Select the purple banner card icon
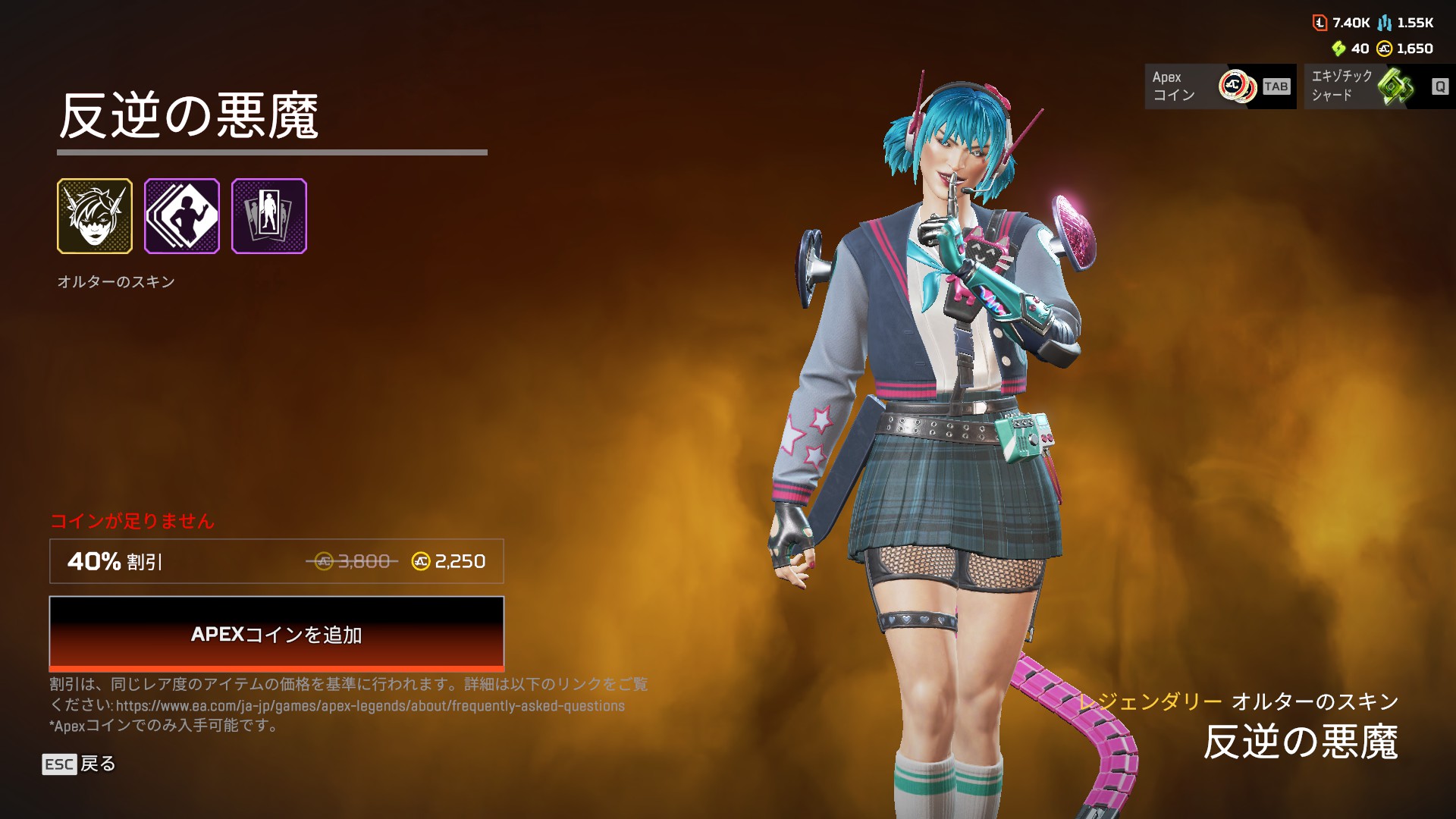This screenshot has height=819, width=1456. (x=269, y=216)
